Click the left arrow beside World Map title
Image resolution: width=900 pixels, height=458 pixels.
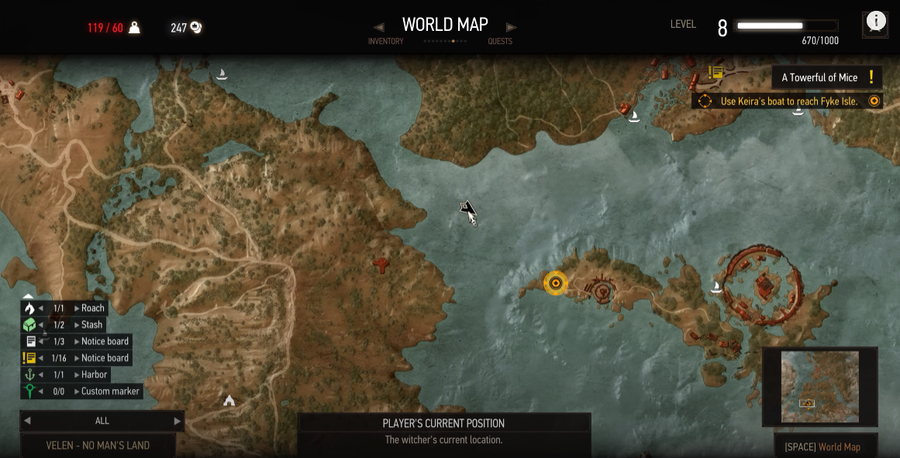378,27
